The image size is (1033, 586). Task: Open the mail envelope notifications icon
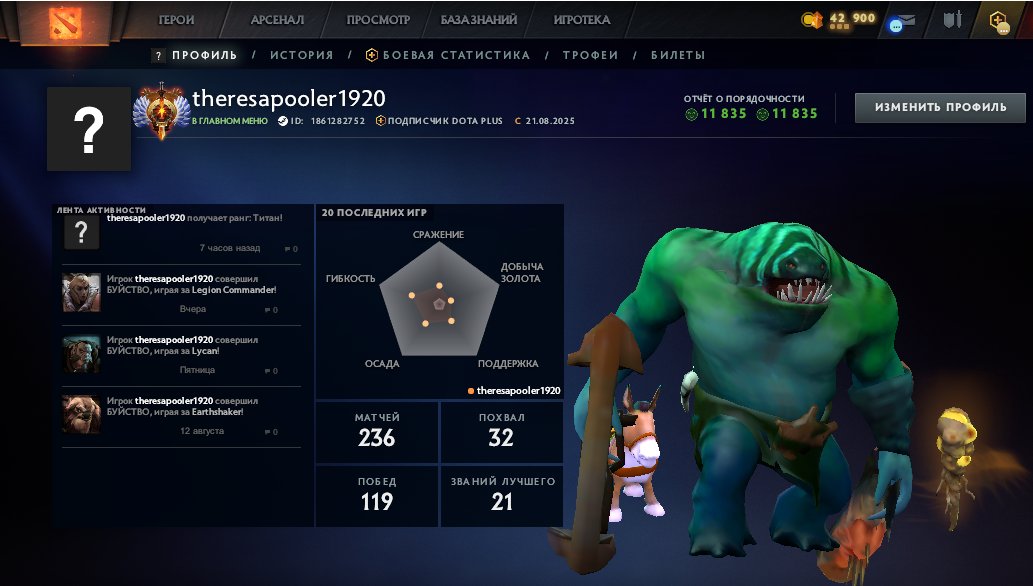[903, 22]
